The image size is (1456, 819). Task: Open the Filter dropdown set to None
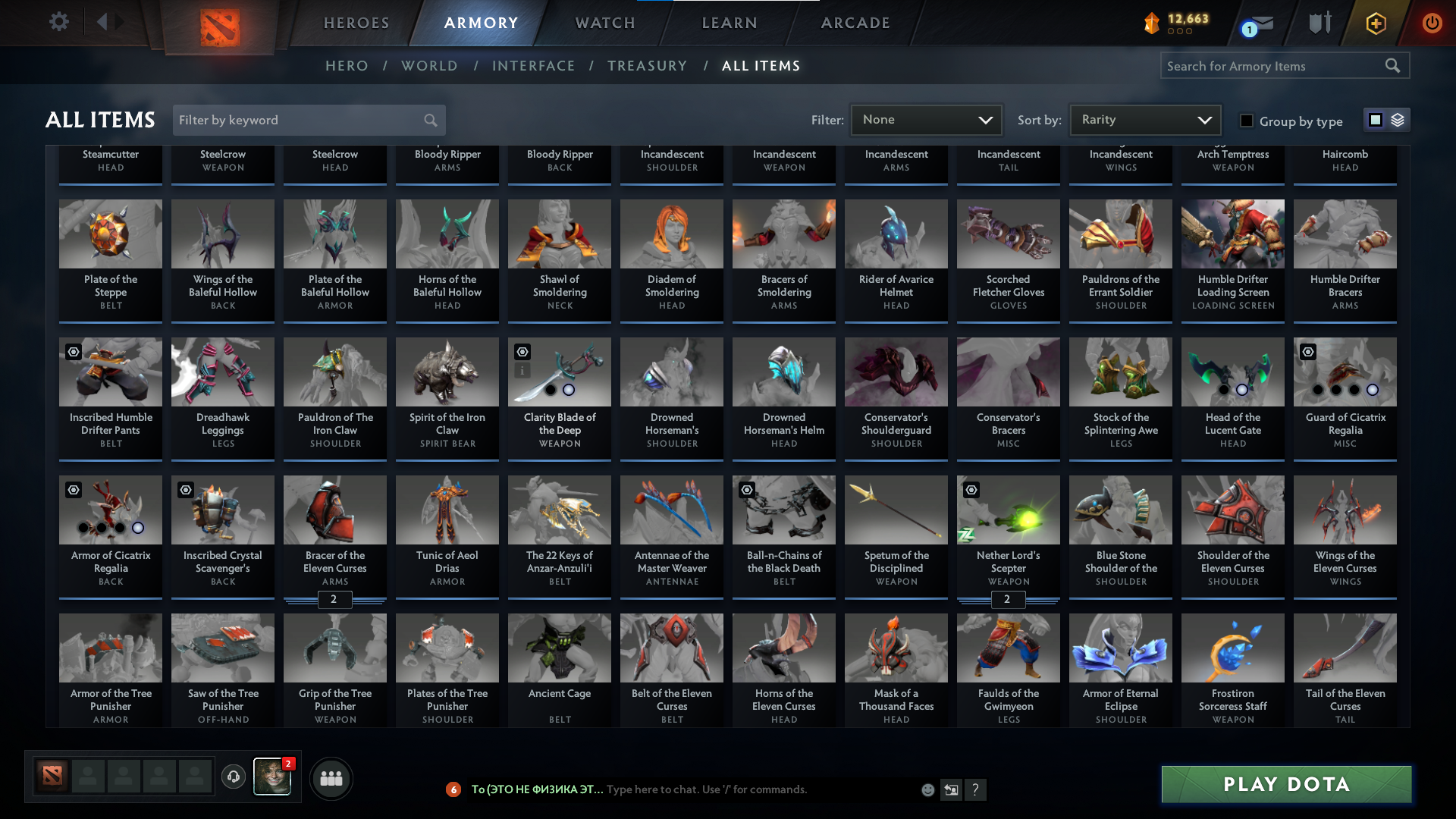926,119
